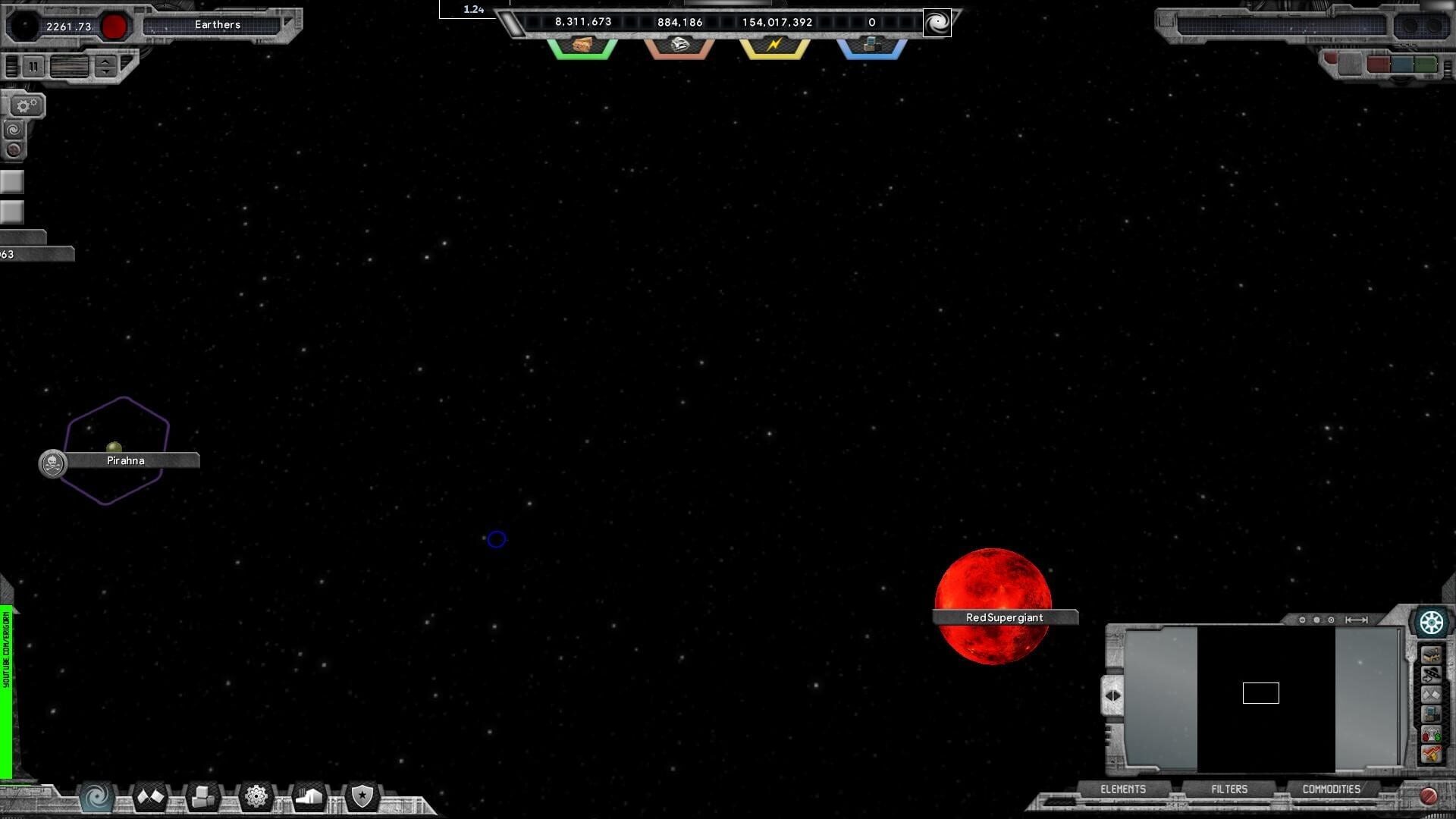Expand the minimap panel with the arrow diamond
1456x819 pixels.
pos(1112,695)
